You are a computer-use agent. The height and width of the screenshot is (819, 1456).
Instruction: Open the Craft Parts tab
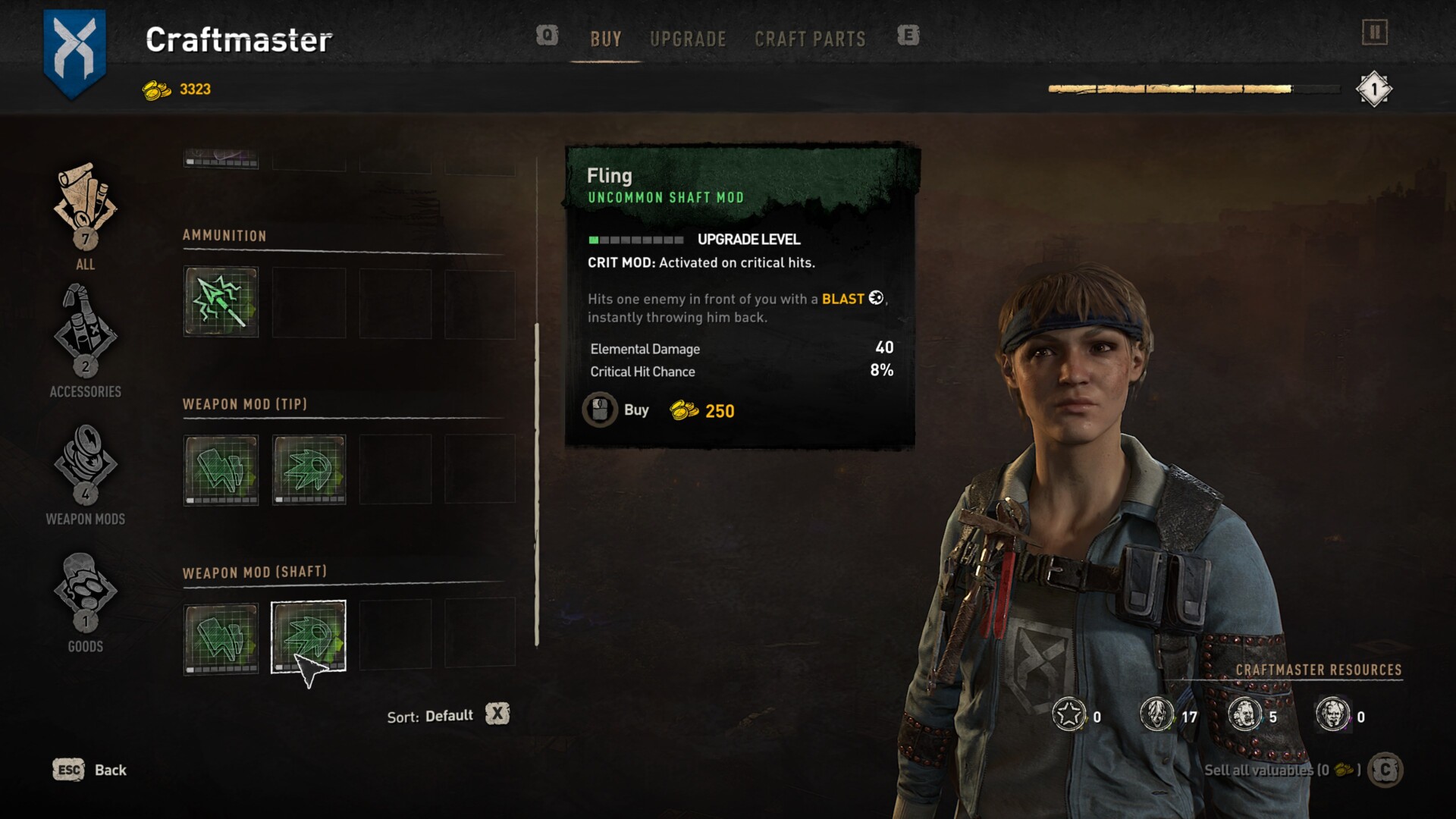click(x=810, y=39)
